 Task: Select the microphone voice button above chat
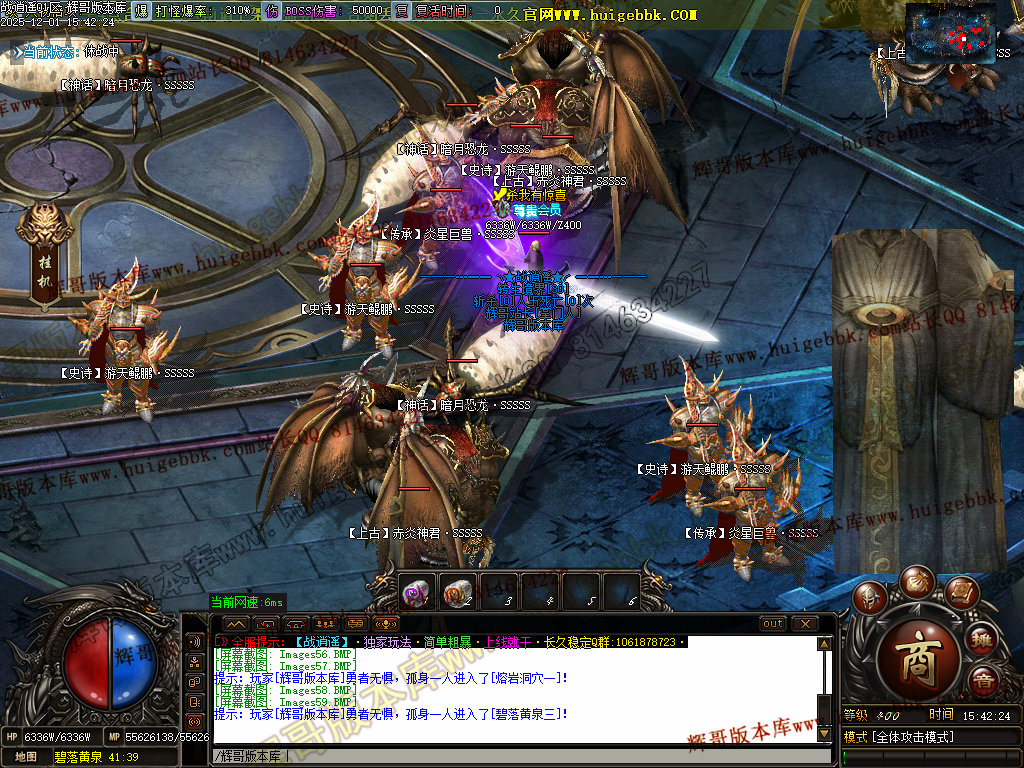tap(386, 624)
